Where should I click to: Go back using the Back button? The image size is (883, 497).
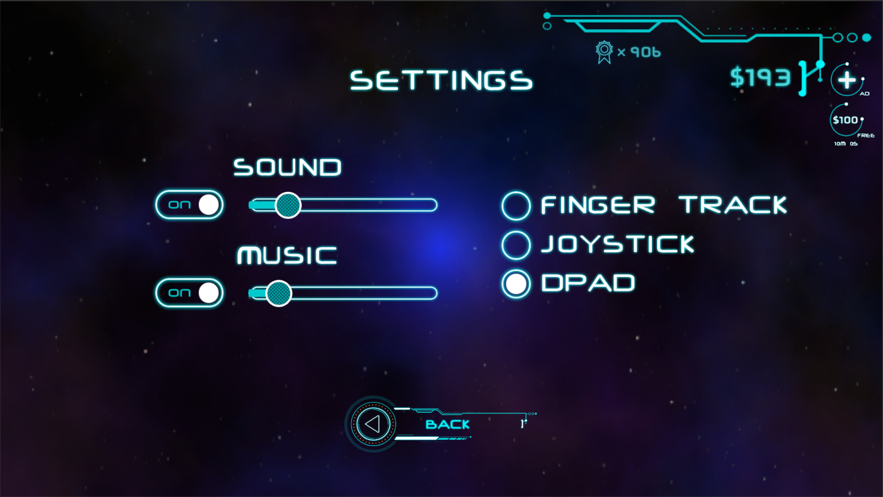click(374, 424)
